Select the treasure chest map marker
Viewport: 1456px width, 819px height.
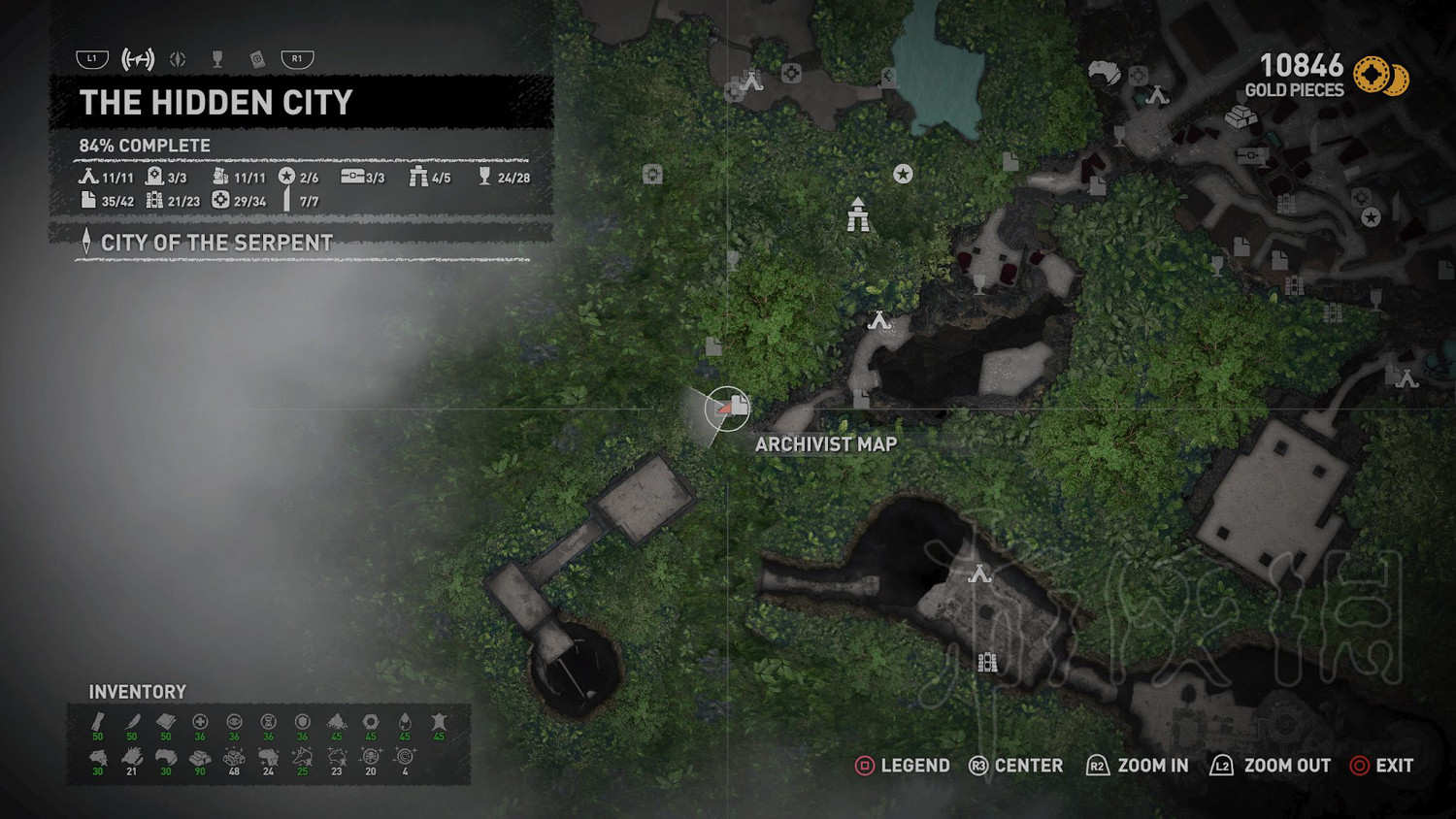point(1252,154)
